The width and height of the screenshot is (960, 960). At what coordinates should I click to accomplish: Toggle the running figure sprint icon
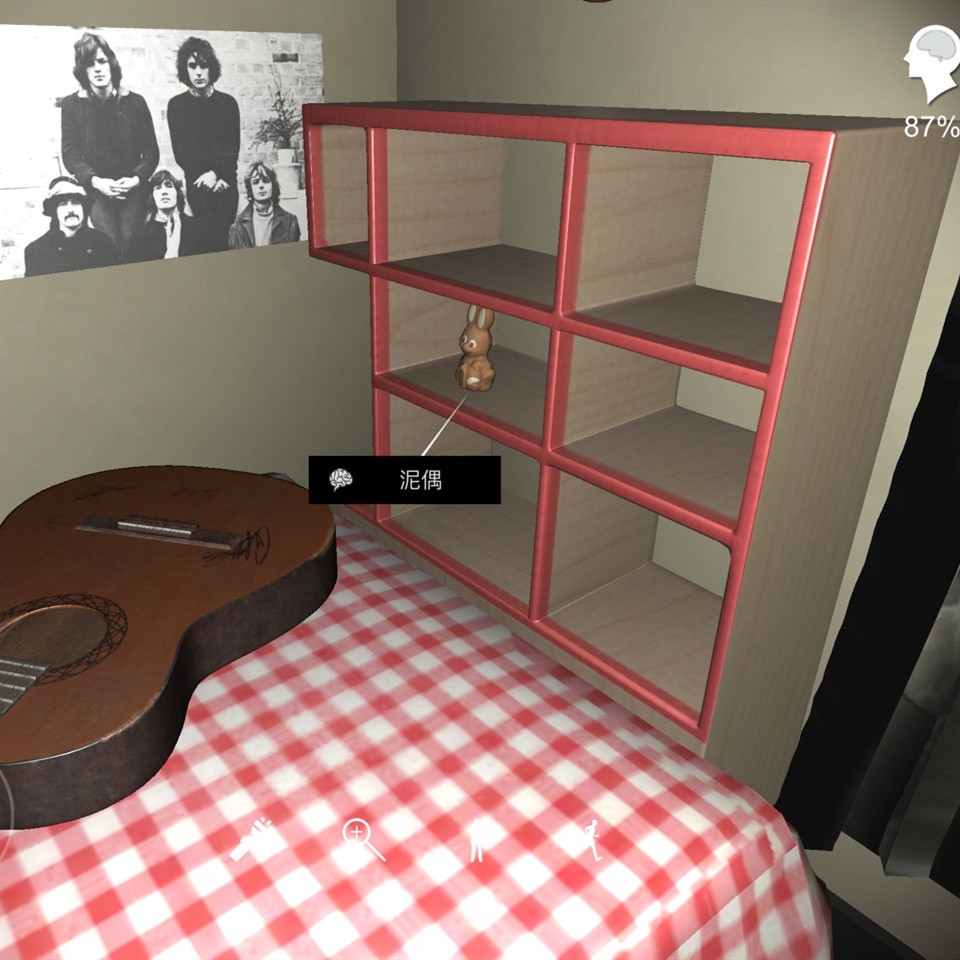(594, 840)
